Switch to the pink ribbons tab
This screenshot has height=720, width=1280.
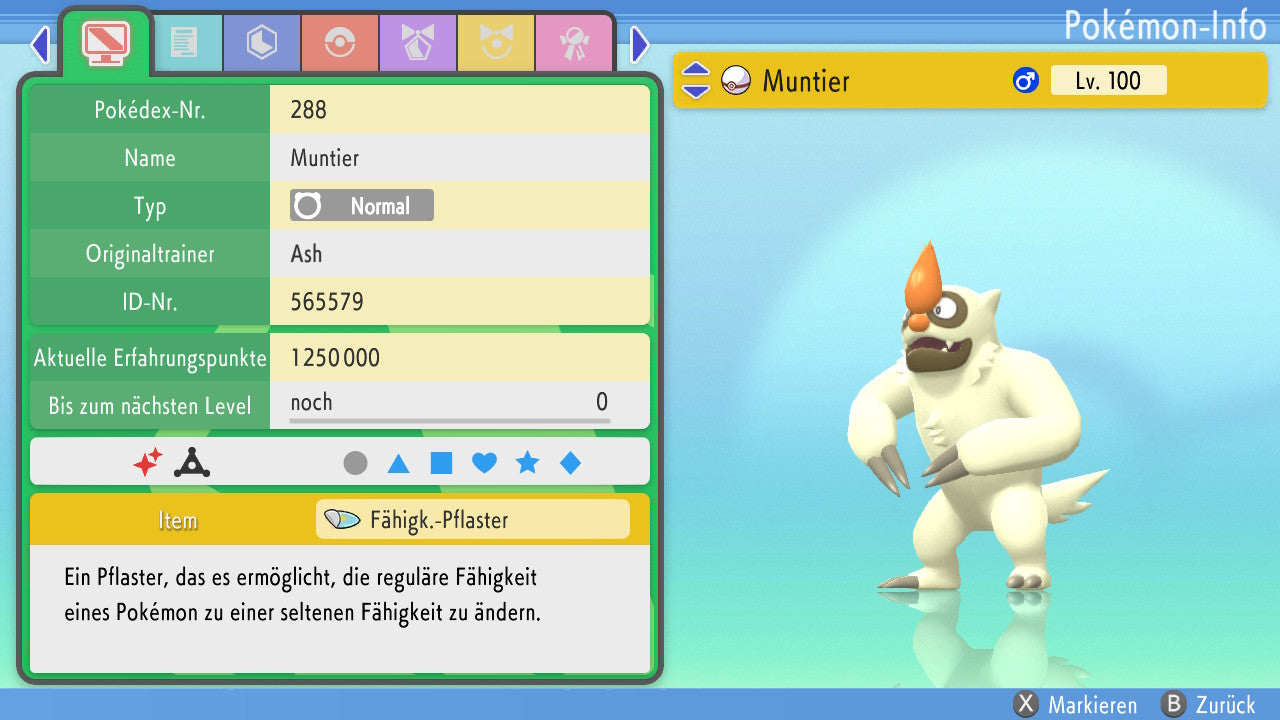573,43
